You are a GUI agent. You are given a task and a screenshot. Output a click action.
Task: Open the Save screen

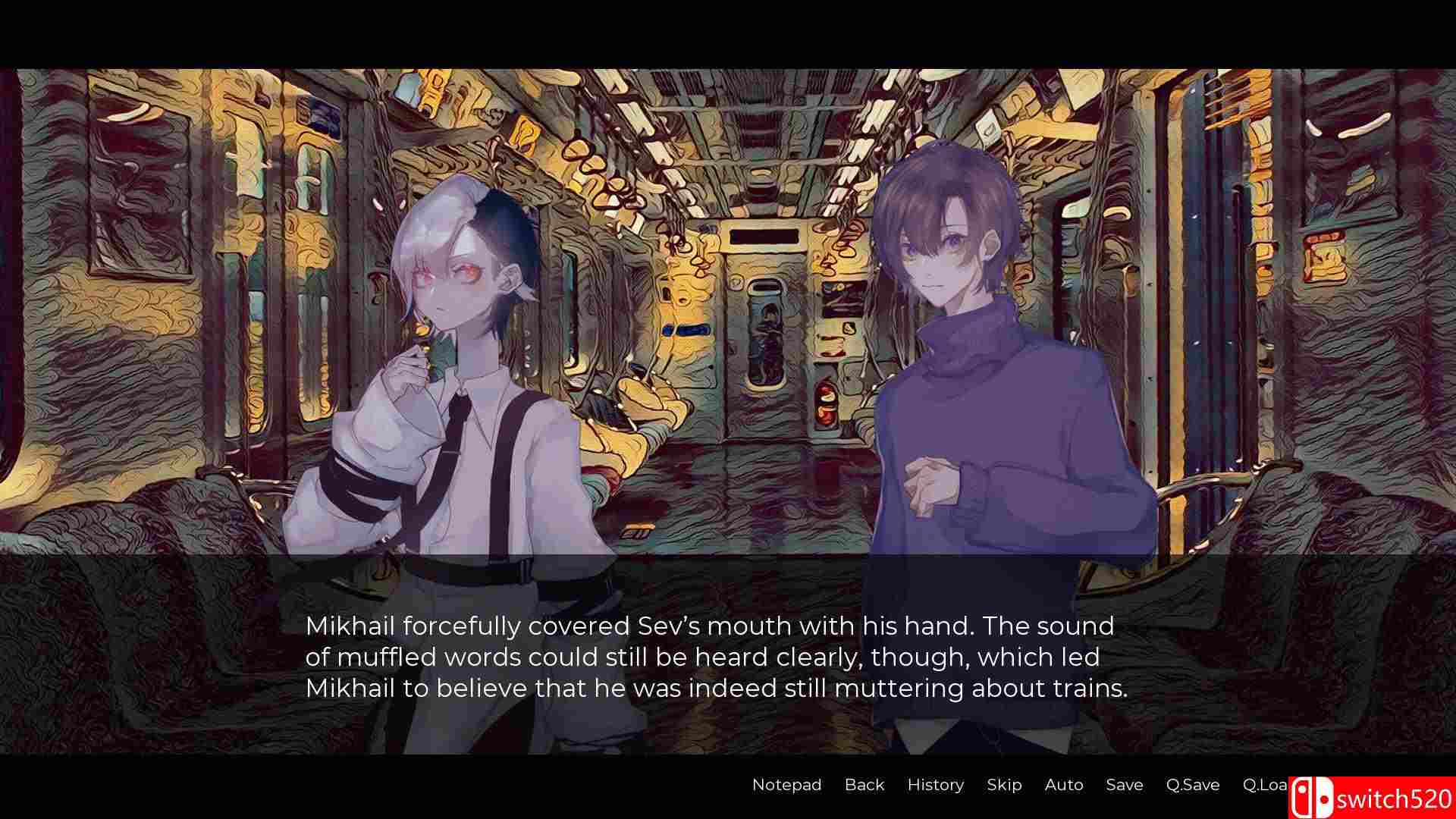point(1124,785)
